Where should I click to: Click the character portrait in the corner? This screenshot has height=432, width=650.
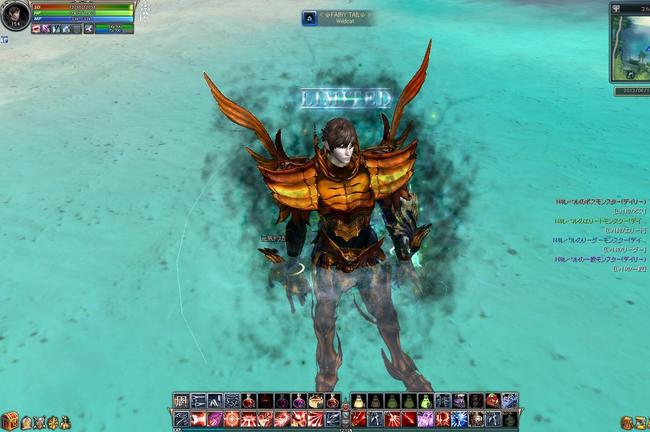[14, 16]
